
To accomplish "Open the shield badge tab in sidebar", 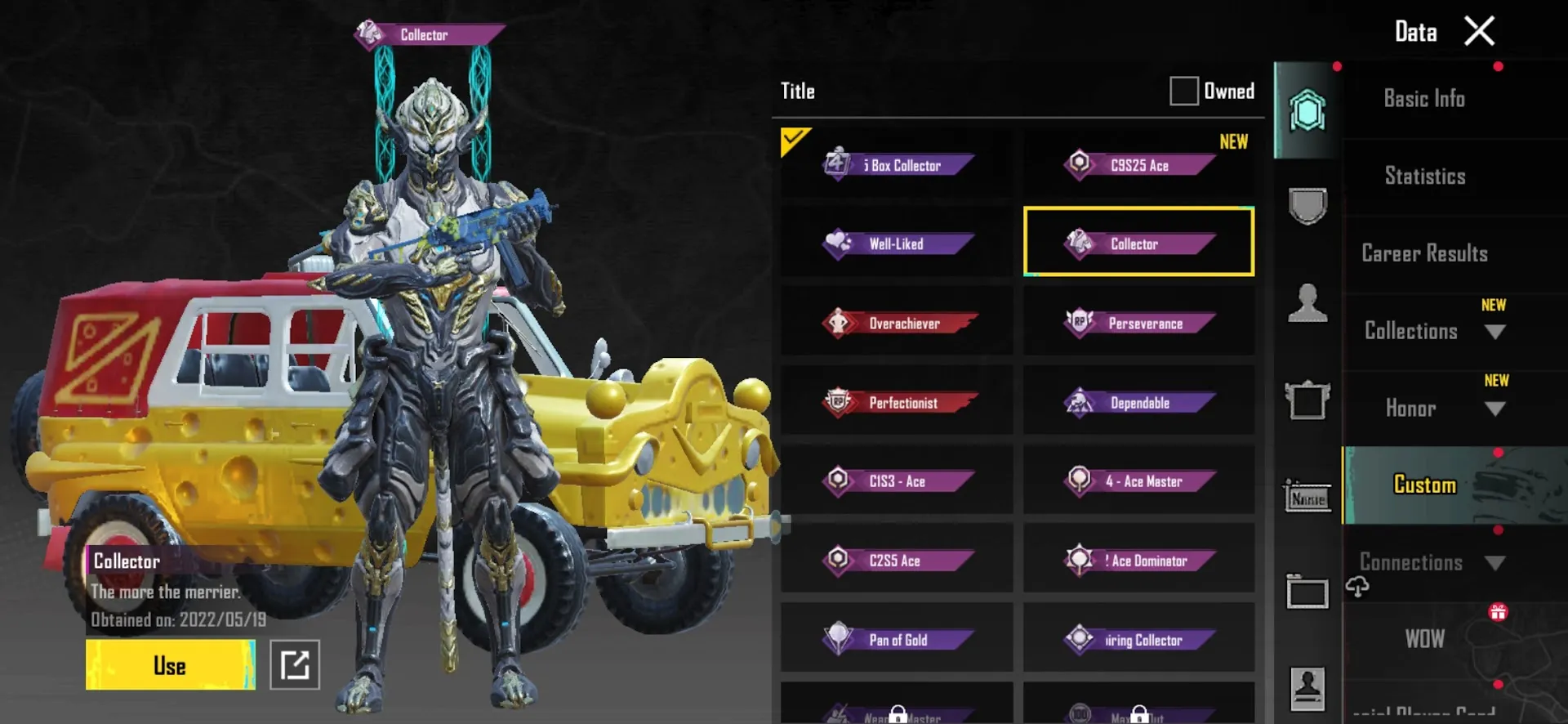I will [1307, 206].
